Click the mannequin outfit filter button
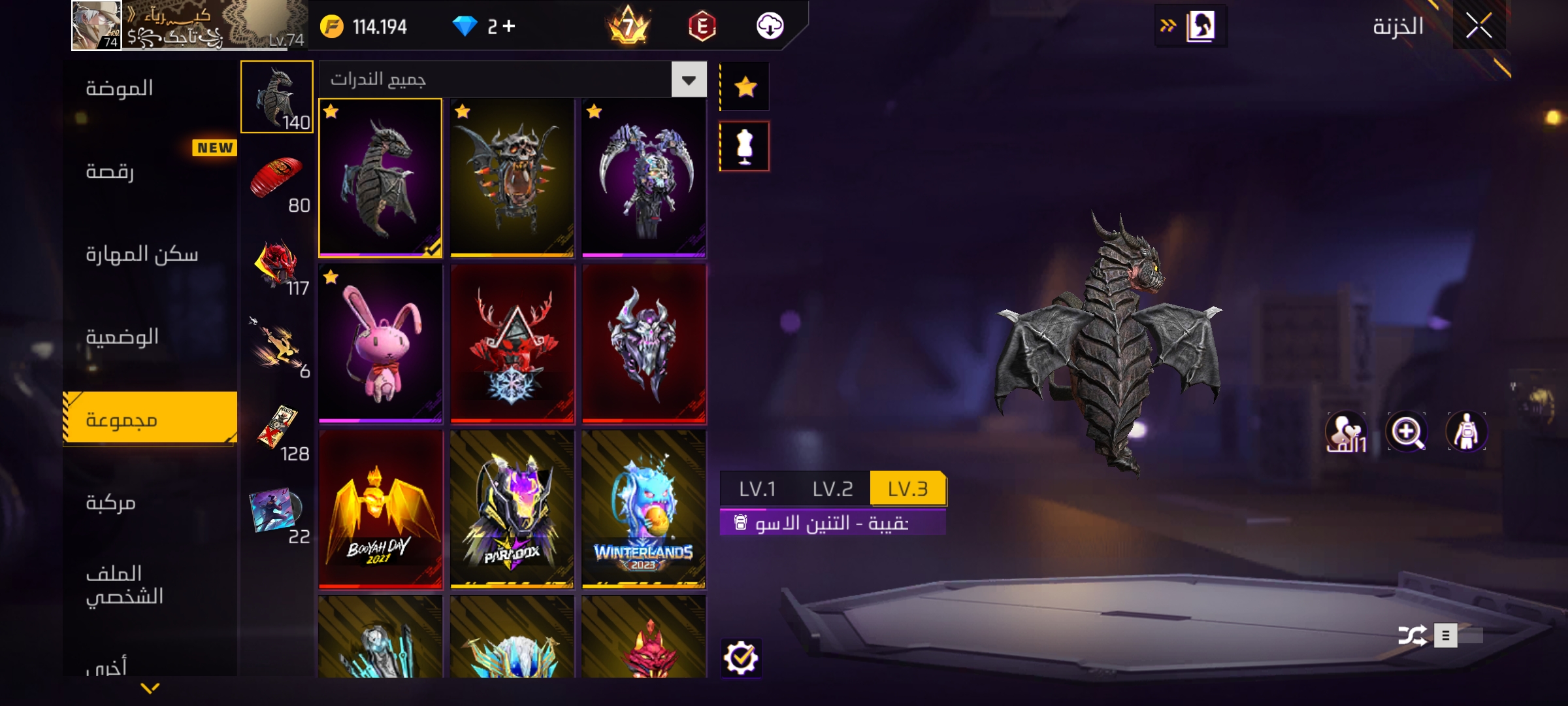Image resolution: width=1568 pixels, height=706 pixels. pyautogui.click(x=745, y=146)
